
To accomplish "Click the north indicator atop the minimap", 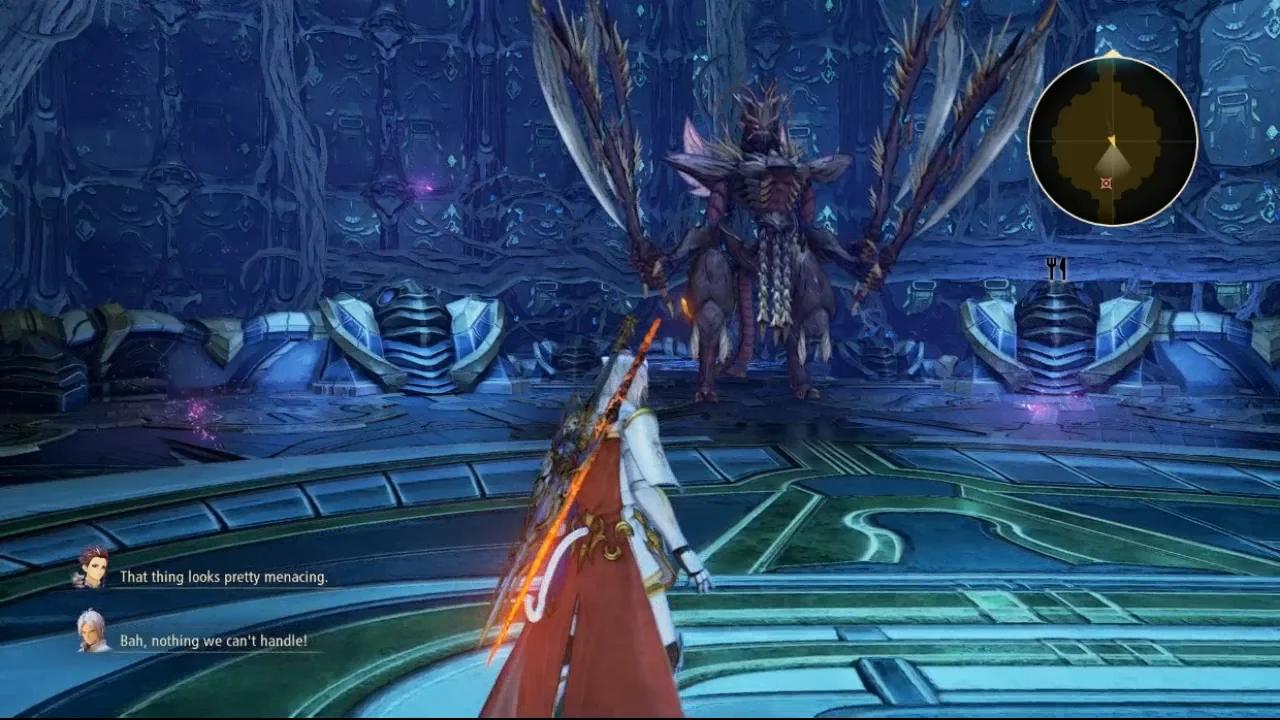I will pyautogui.click(x=1110, y=52).
